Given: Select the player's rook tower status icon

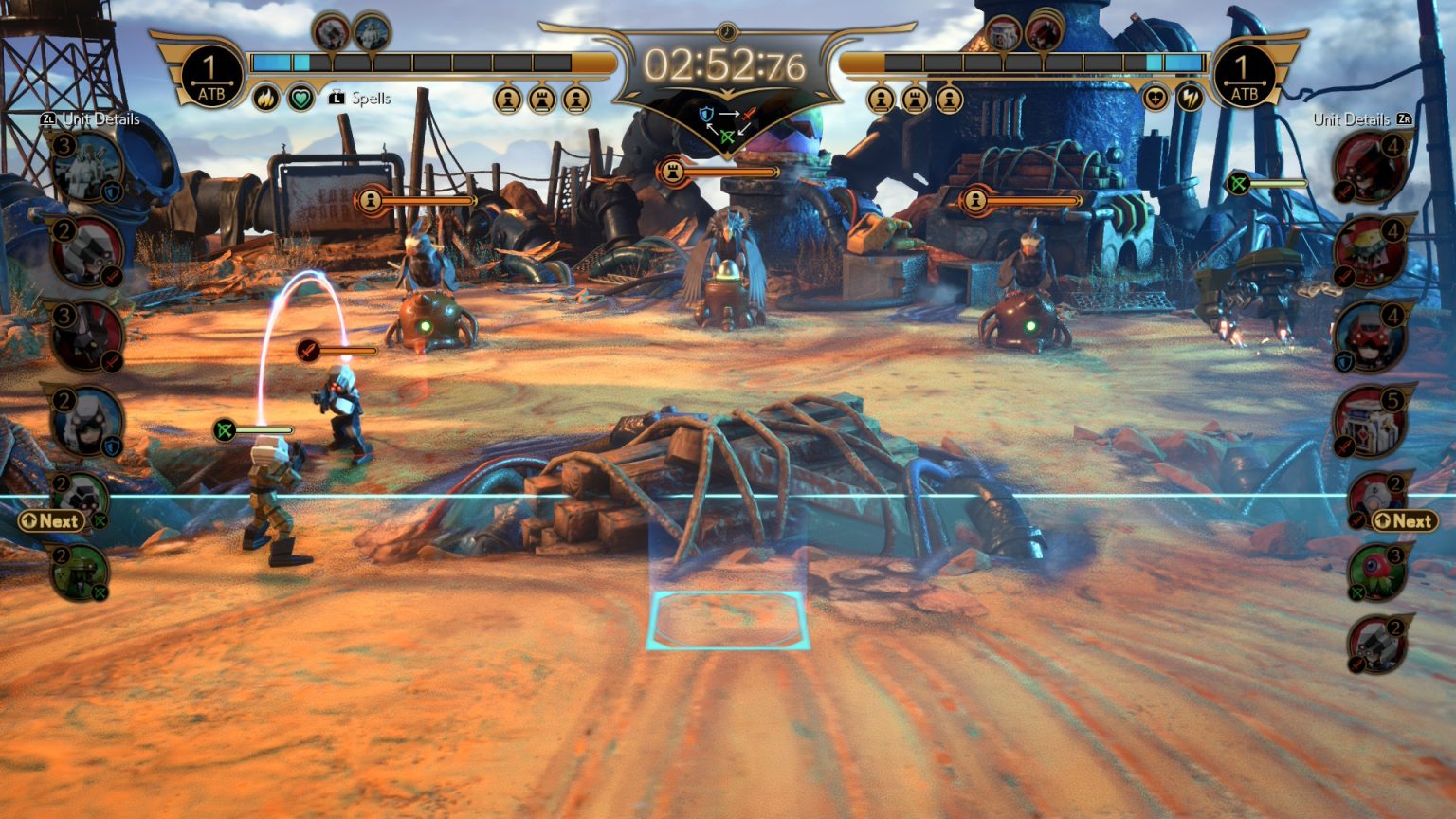Looking at the screenshot, I should 542,99.
